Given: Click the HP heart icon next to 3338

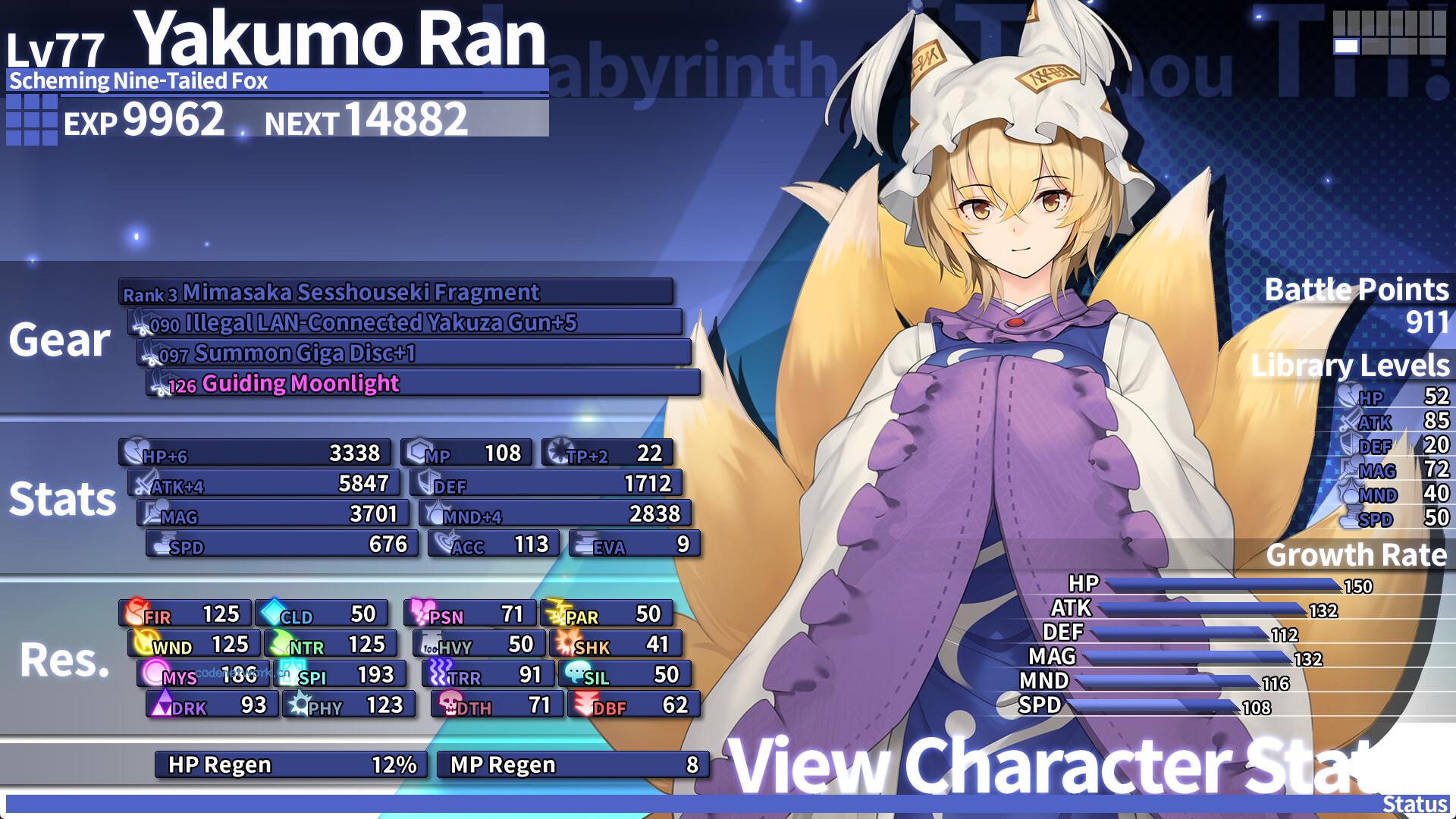Looking at the screenshot, I should 133,453.
